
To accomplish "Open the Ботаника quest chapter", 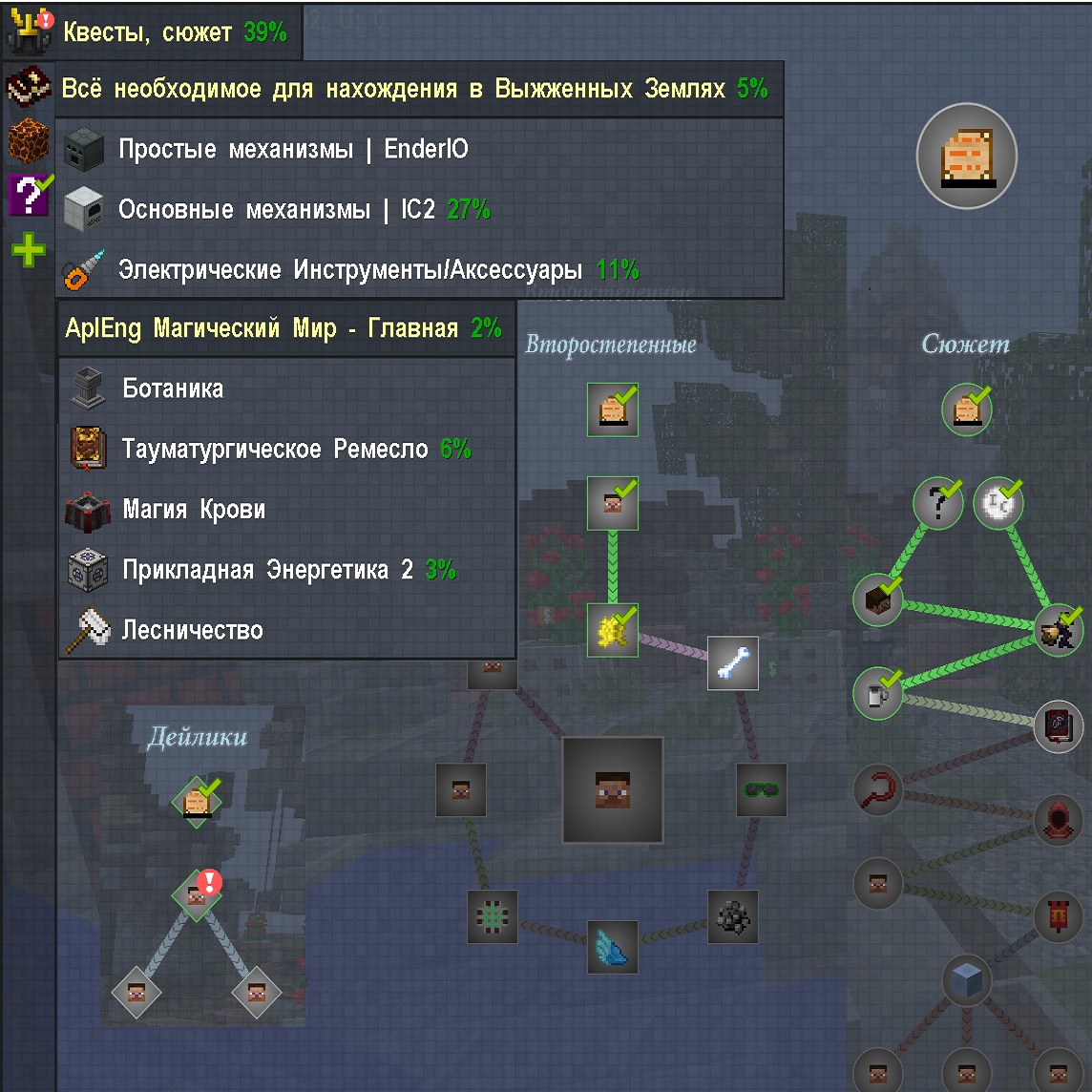I will [173, 389].
